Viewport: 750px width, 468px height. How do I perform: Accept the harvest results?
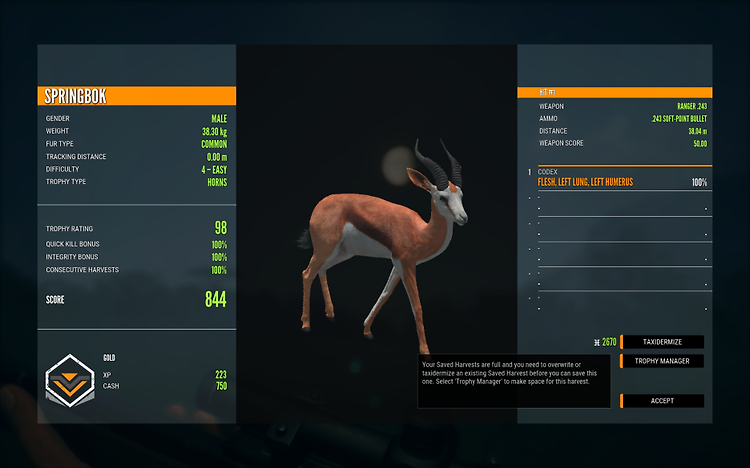662,401
